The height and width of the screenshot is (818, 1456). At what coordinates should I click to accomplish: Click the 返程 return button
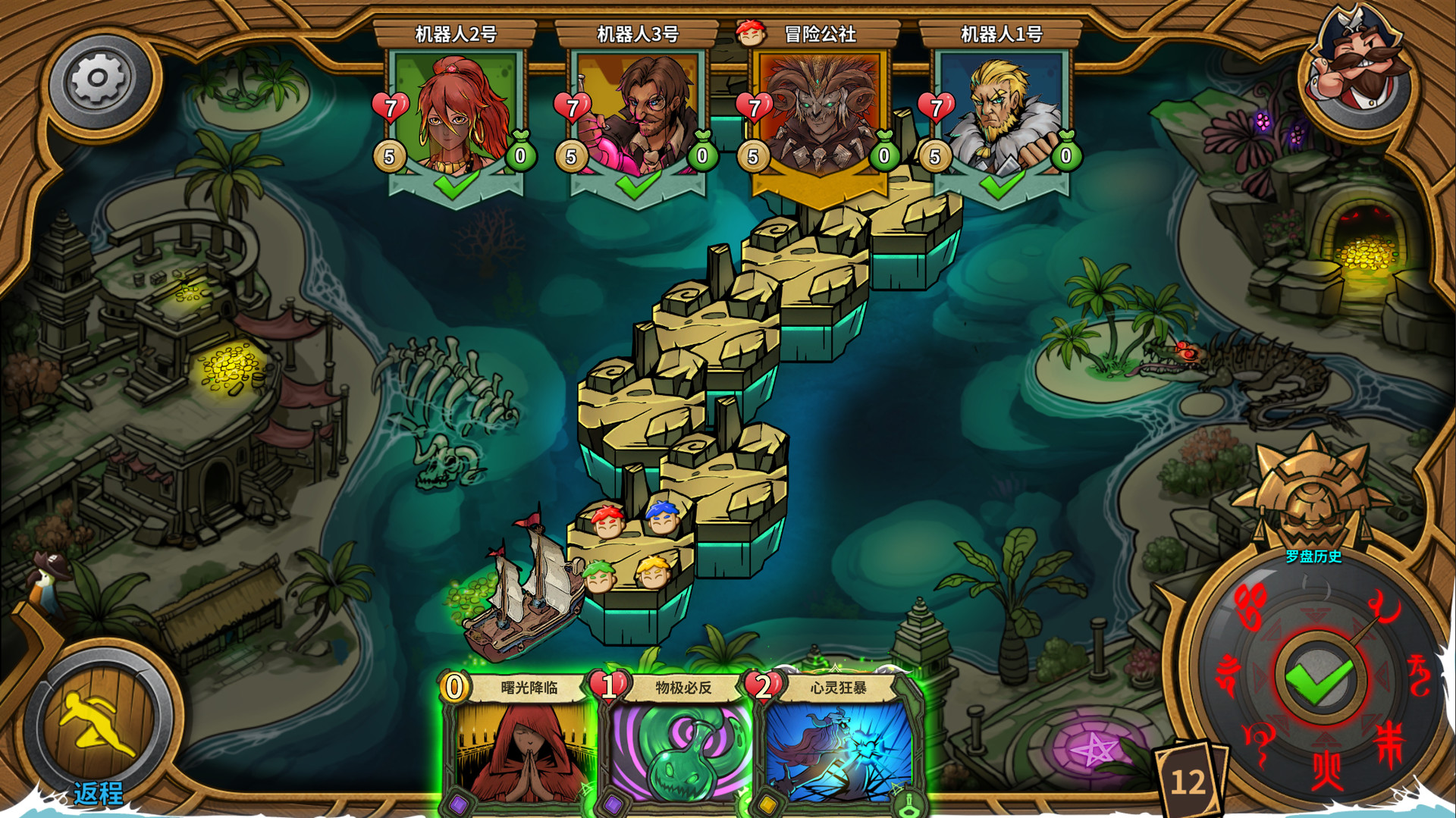tap(99, 728)
